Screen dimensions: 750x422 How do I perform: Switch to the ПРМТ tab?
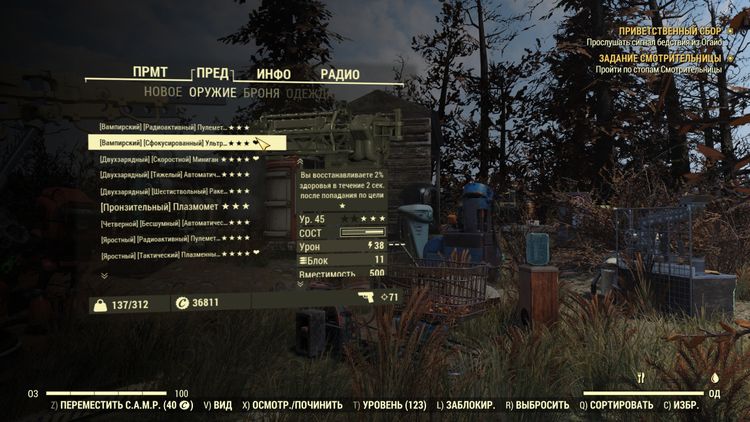pyautogui.click(x=150, y=73)
